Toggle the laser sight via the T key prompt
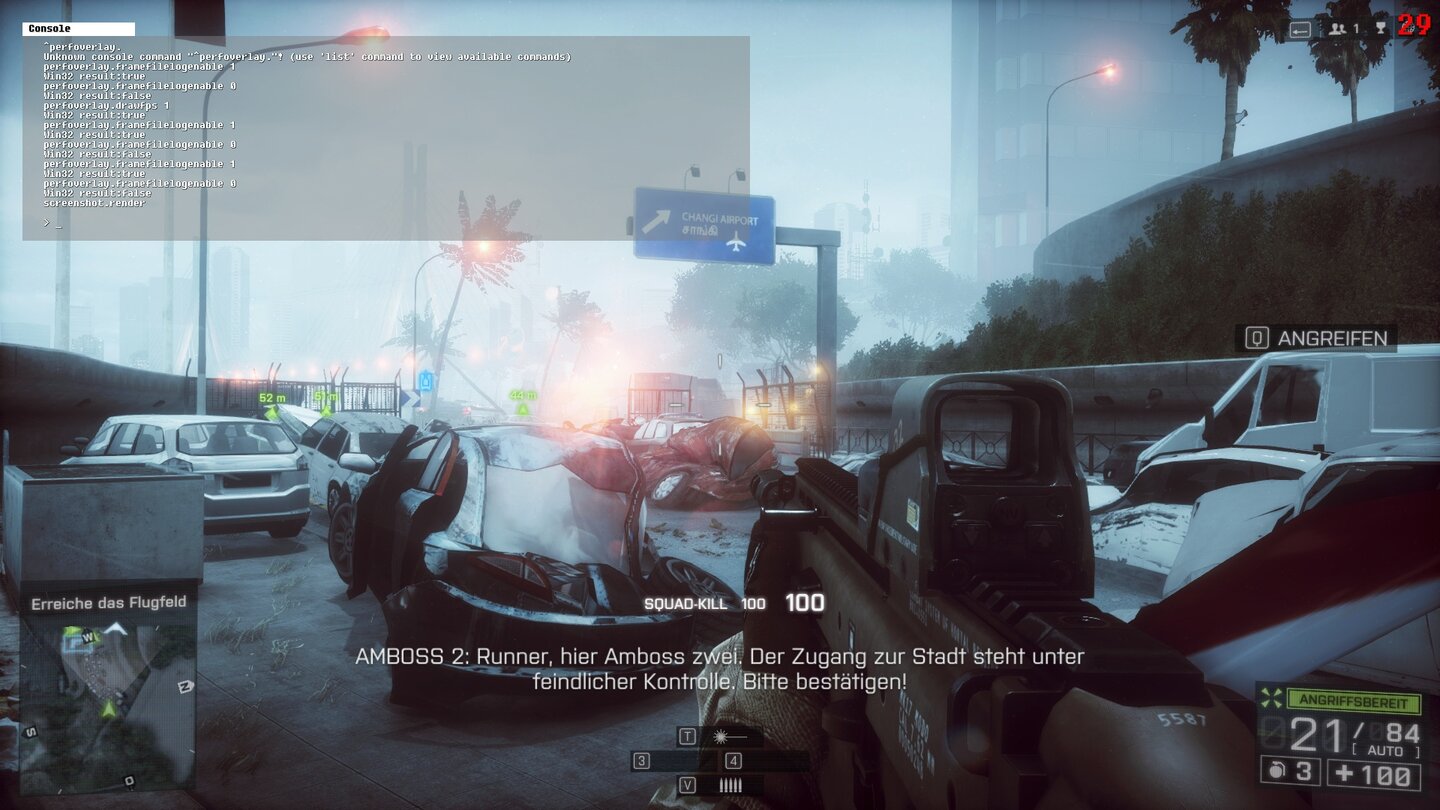1440x810 pixels. (688, 737)
